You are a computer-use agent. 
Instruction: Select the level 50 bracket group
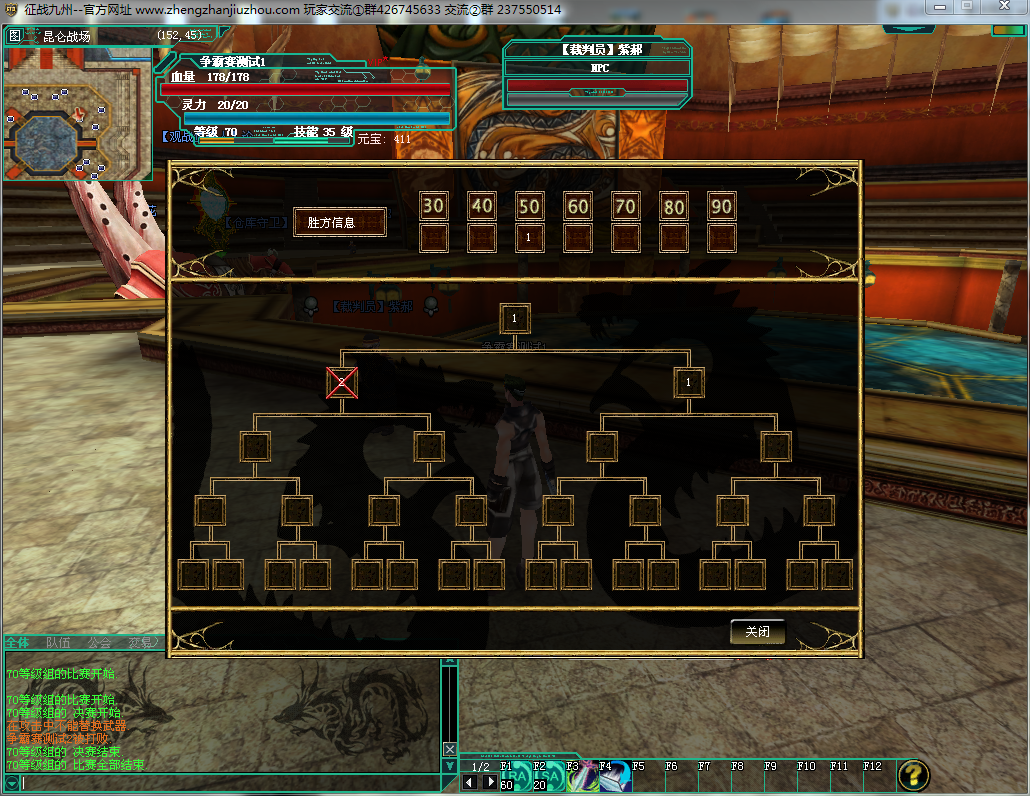point(529,206)
